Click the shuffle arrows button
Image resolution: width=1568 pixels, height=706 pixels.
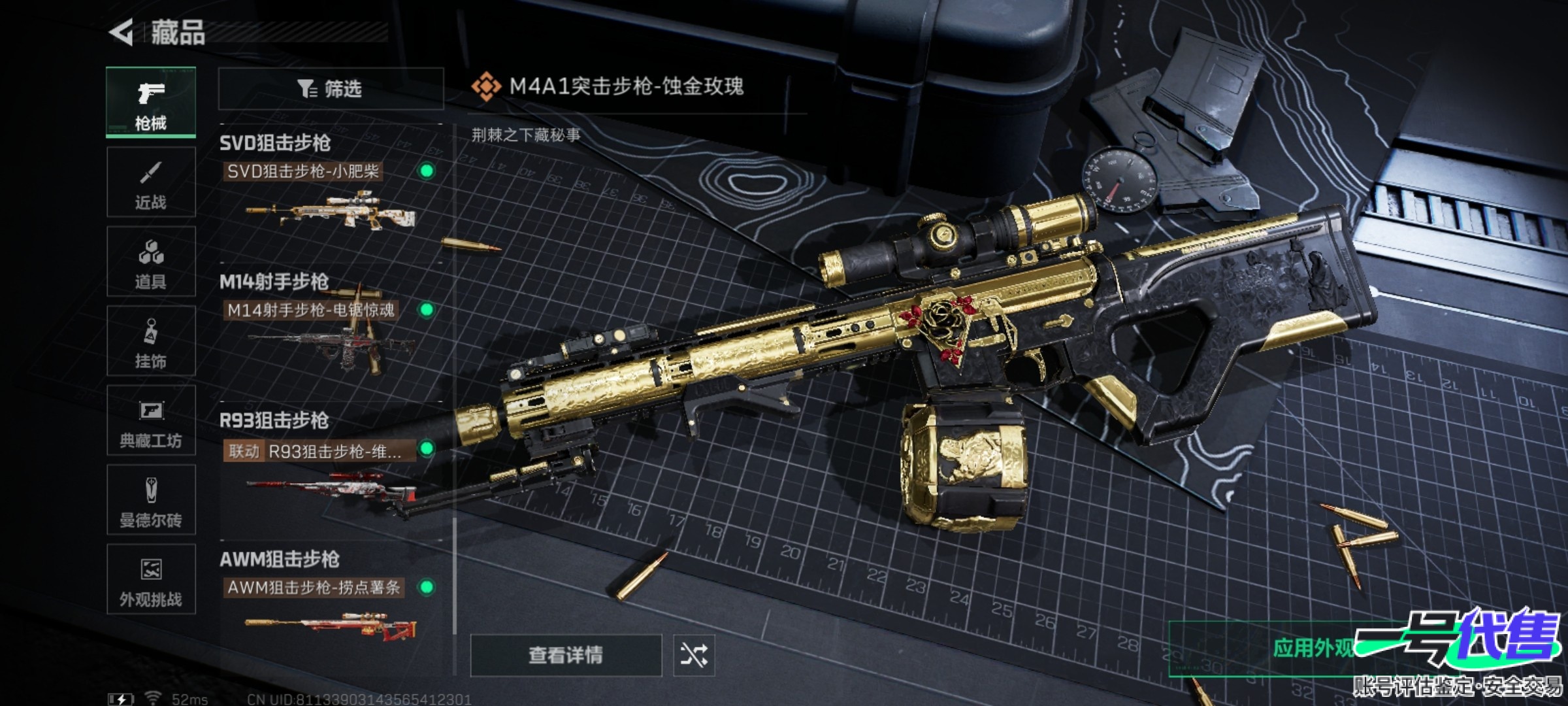coord(694,654)
